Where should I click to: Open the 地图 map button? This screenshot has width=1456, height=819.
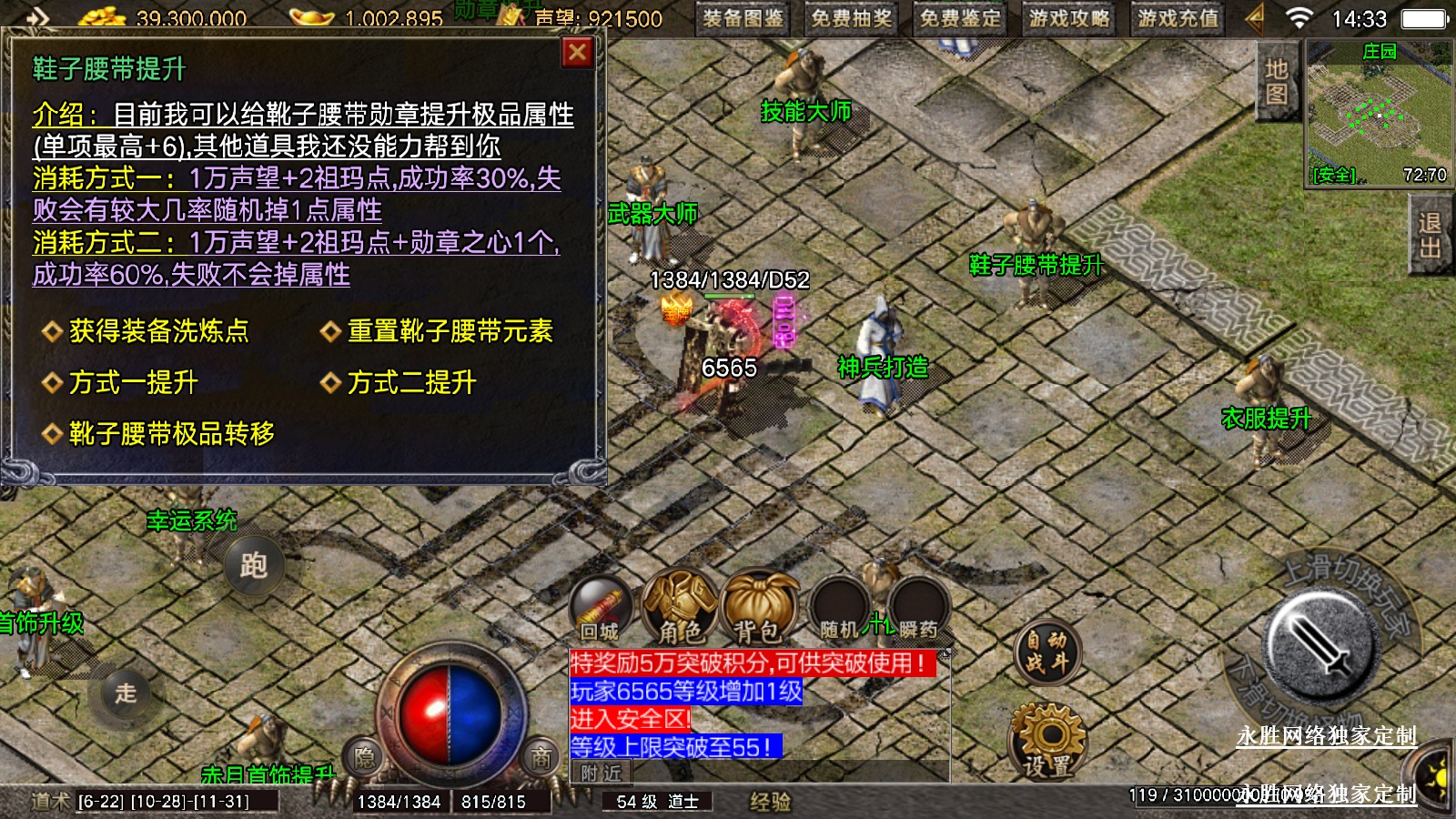[x=1276, y=82]
